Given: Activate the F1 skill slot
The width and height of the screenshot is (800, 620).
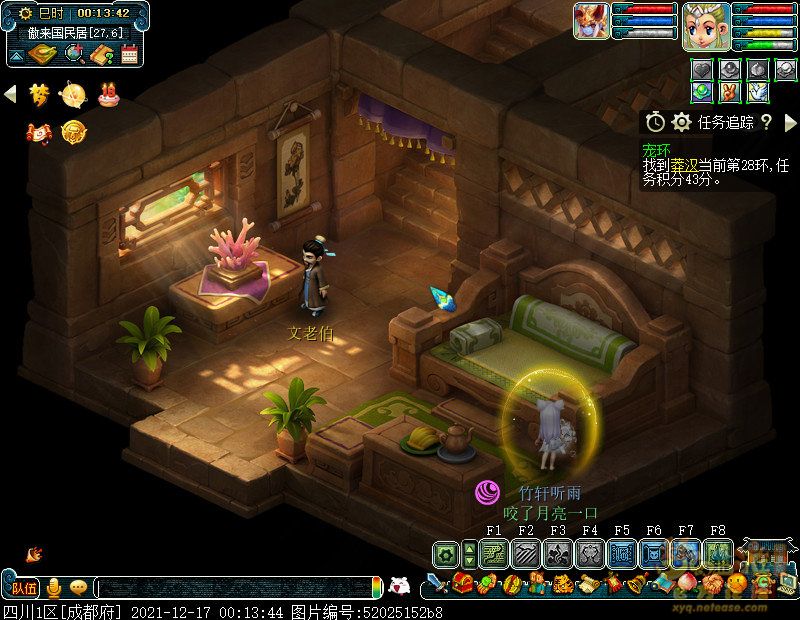Looking at the screenshot, I should (493, 553).
